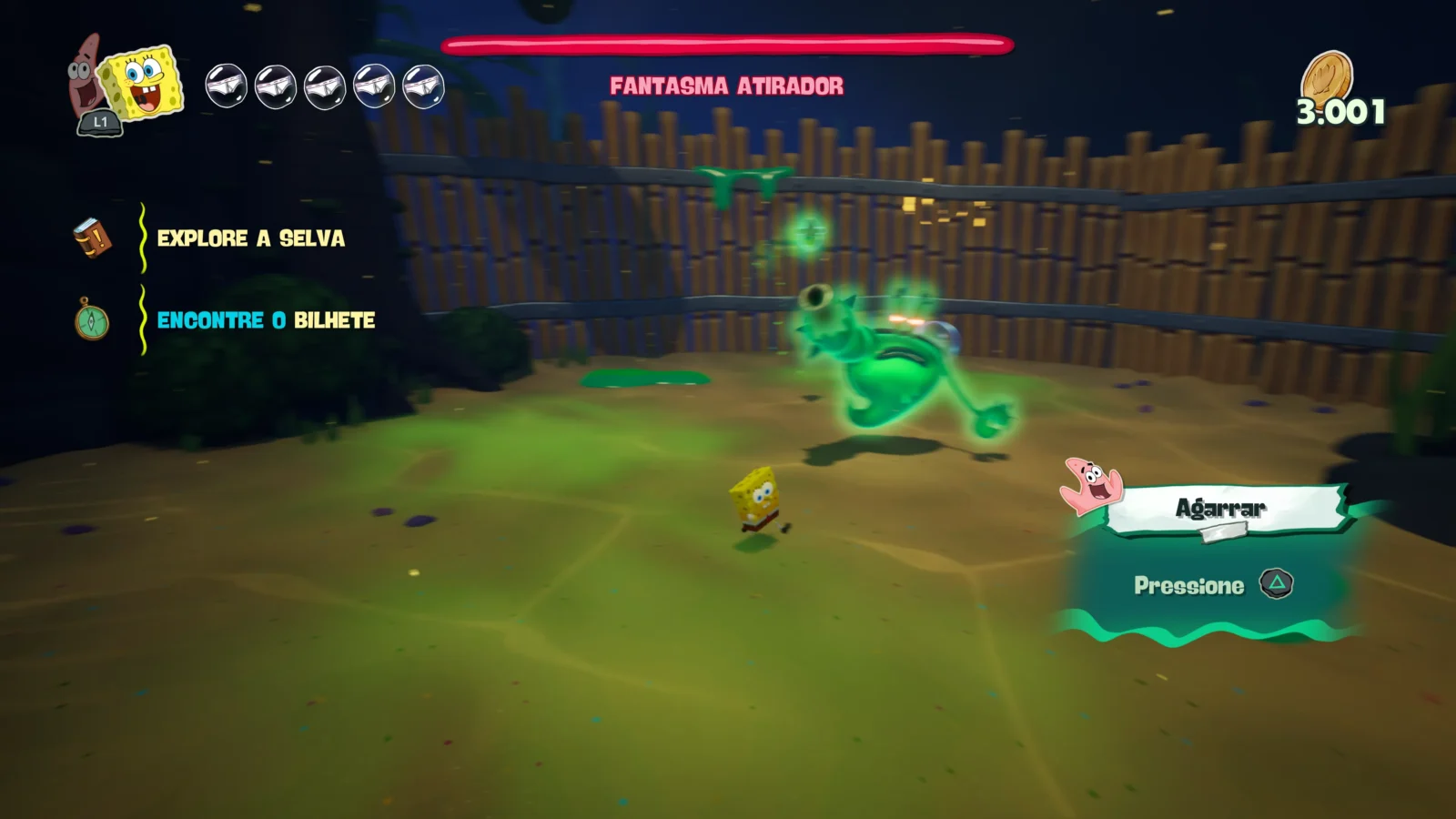Activate the Agarrar action banner
This screenshot has height=819, width=1456.
pyautogui.click(x=1221, y=508)
